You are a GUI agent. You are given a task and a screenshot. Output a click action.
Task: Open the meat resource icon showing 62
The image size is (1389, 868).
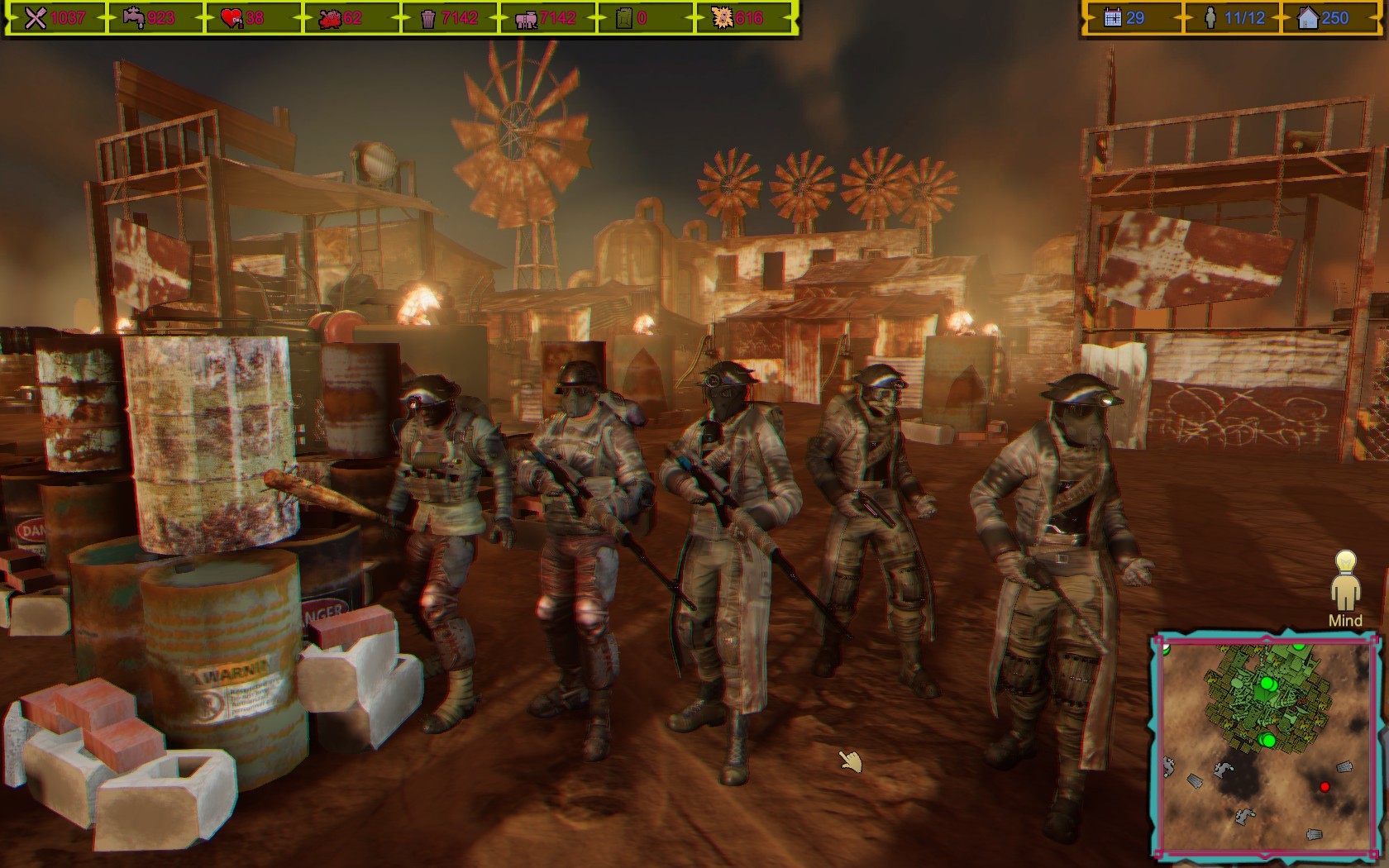tap(331, 17)
